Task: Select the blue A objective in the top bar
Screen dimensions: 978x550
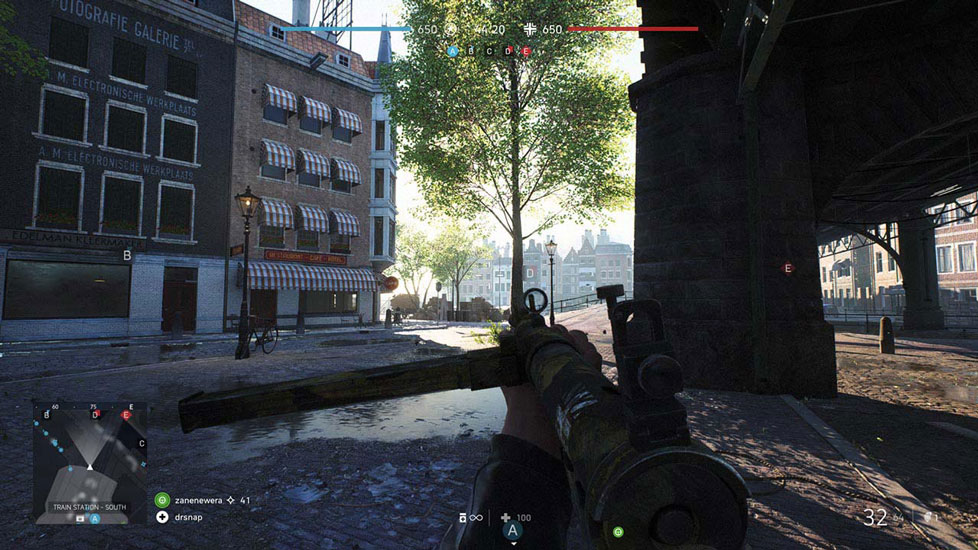Action: tap(453, 50)
